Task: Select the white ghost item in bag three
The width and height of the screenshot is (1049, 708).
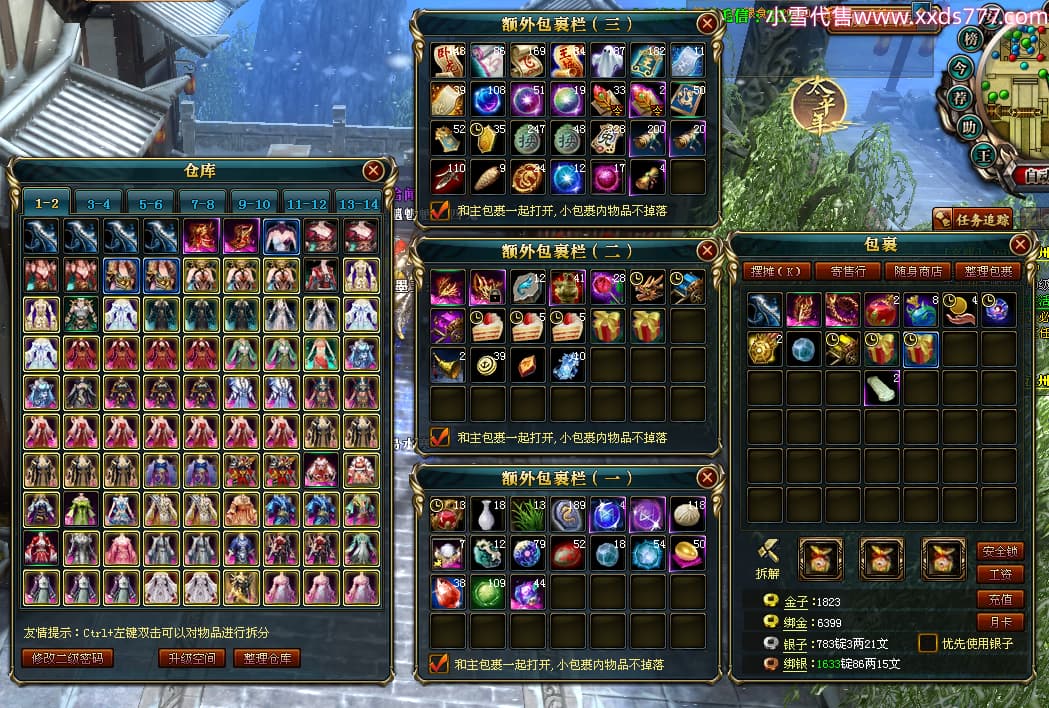Action: coord(607,59)
